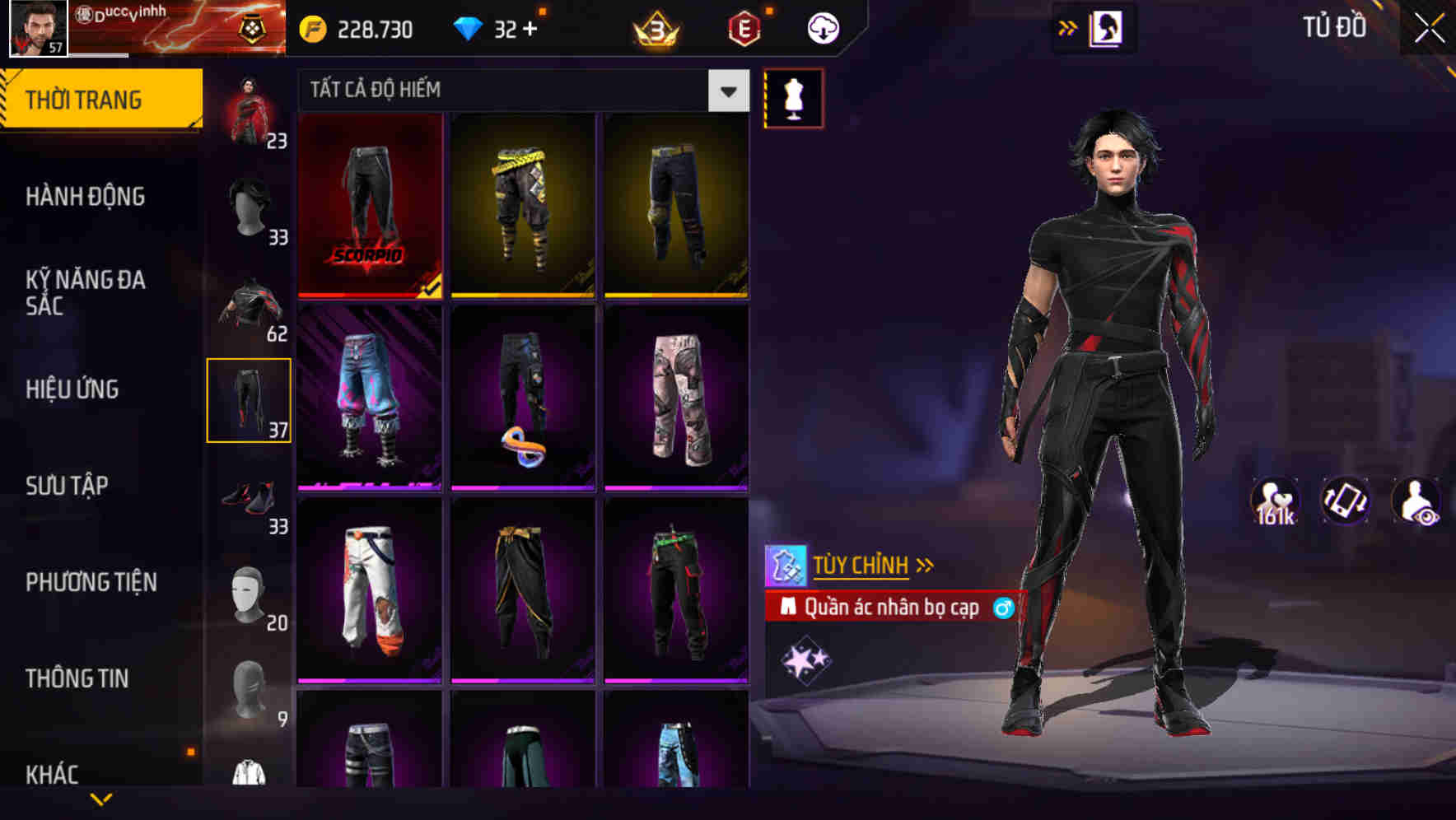Click the red hexagonal E badge
The width and height of the screenshot is (1456, 820).
coord(743,26)
